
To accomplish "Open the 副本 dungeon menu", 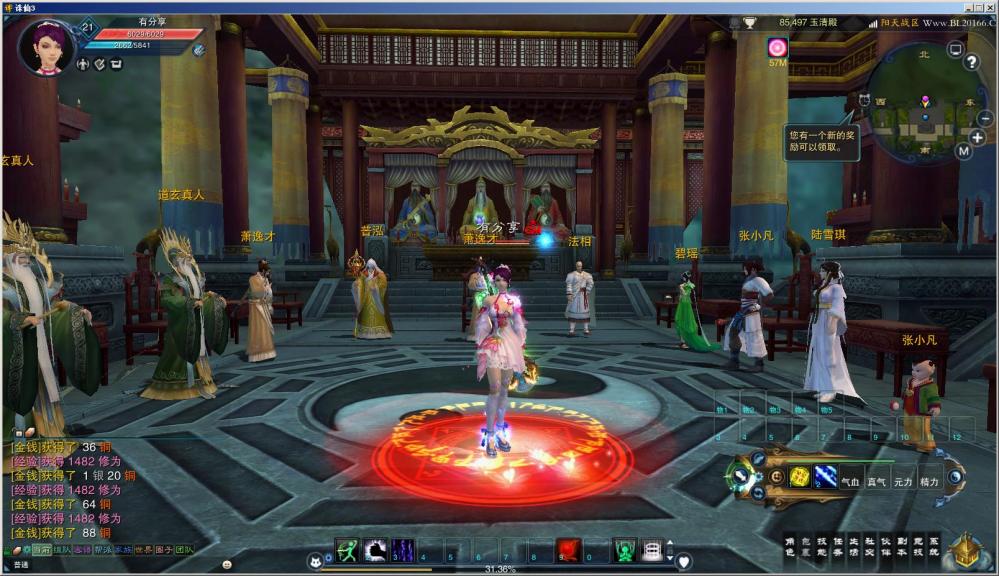I will pyautogui.click(x=902, y=546).
